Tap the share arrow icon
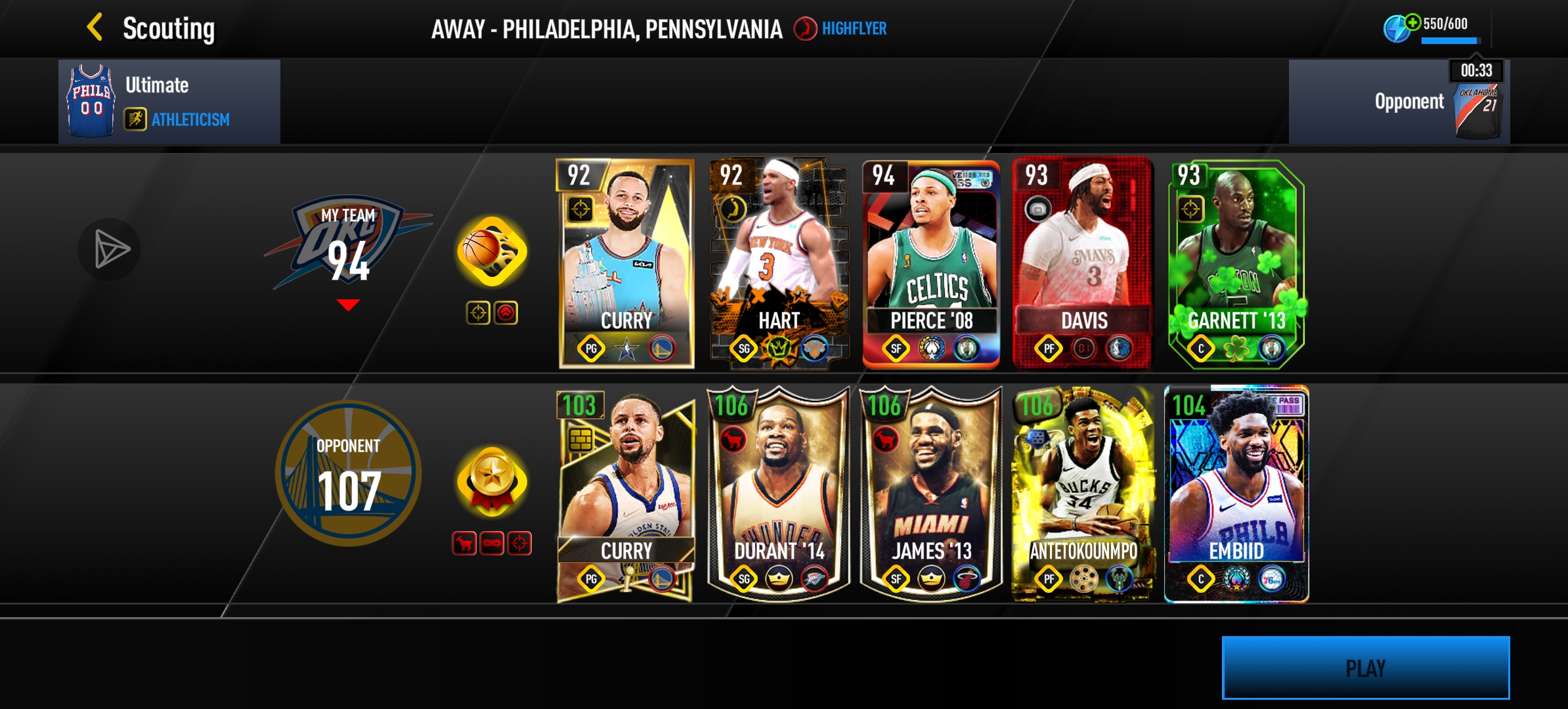Image resolution: width=1568 pixels, height=709 pixels. [110, 249]
